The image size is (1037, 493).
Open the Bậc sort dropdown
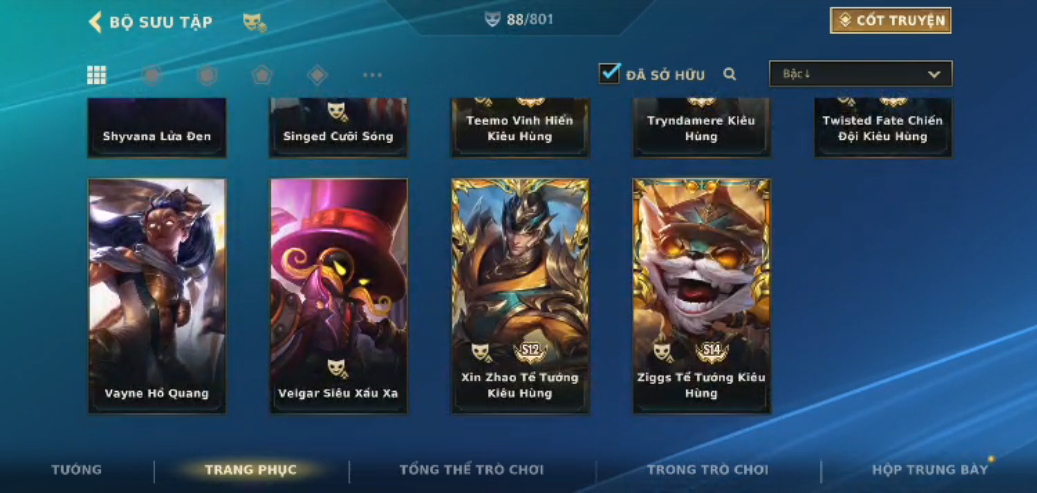point(860,74)
